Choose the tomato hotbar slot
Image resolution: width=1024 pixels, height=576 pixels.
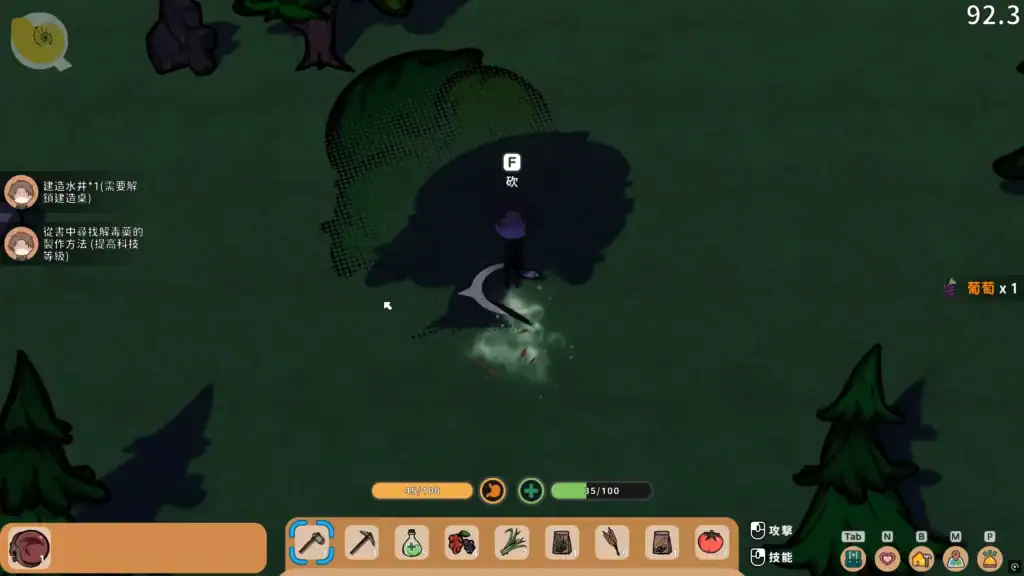(712, 543)
